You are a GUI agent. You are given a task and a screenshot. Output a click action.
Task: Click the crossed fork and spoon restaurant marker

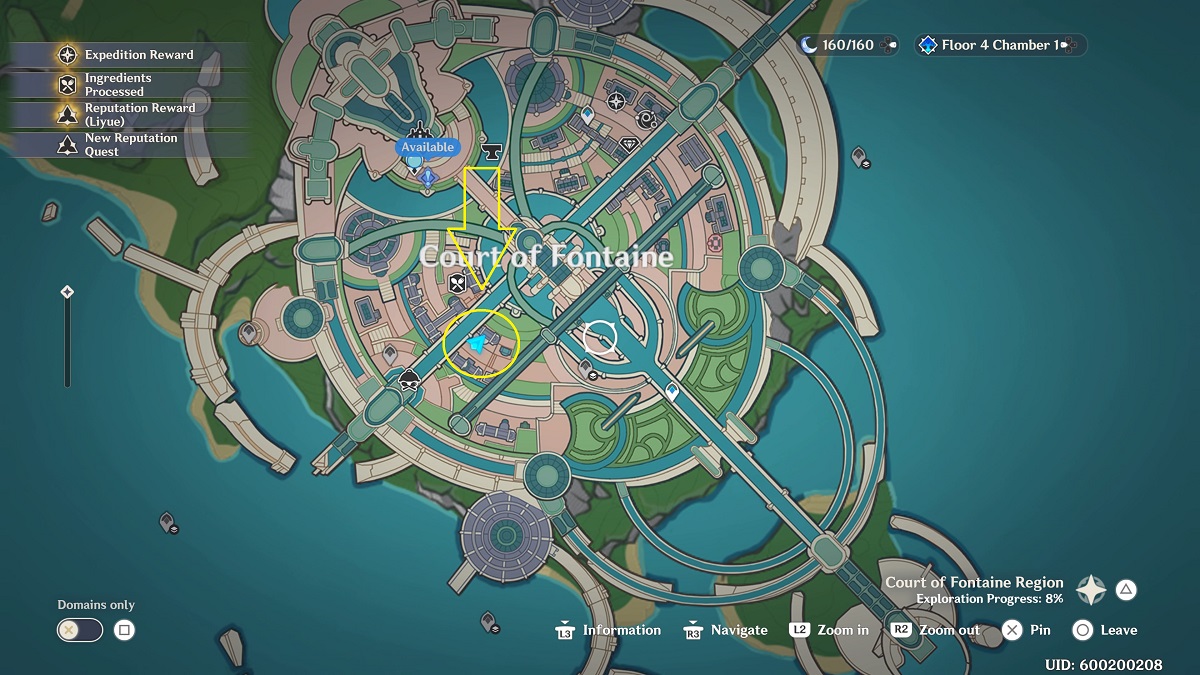(x=458, y=283)
